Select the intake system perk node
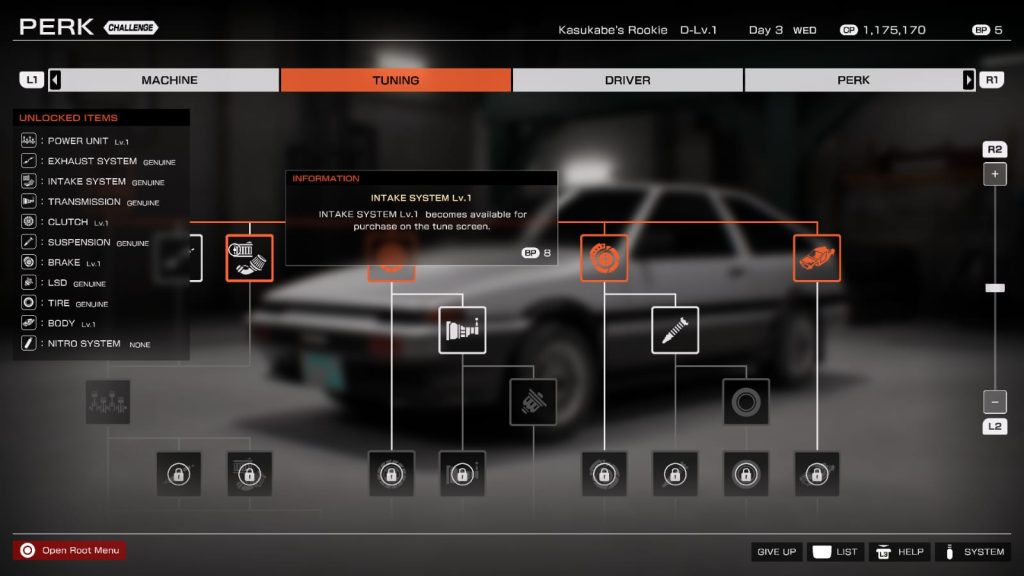Screen dimensions: 1024x576 [x=249, y=258]
